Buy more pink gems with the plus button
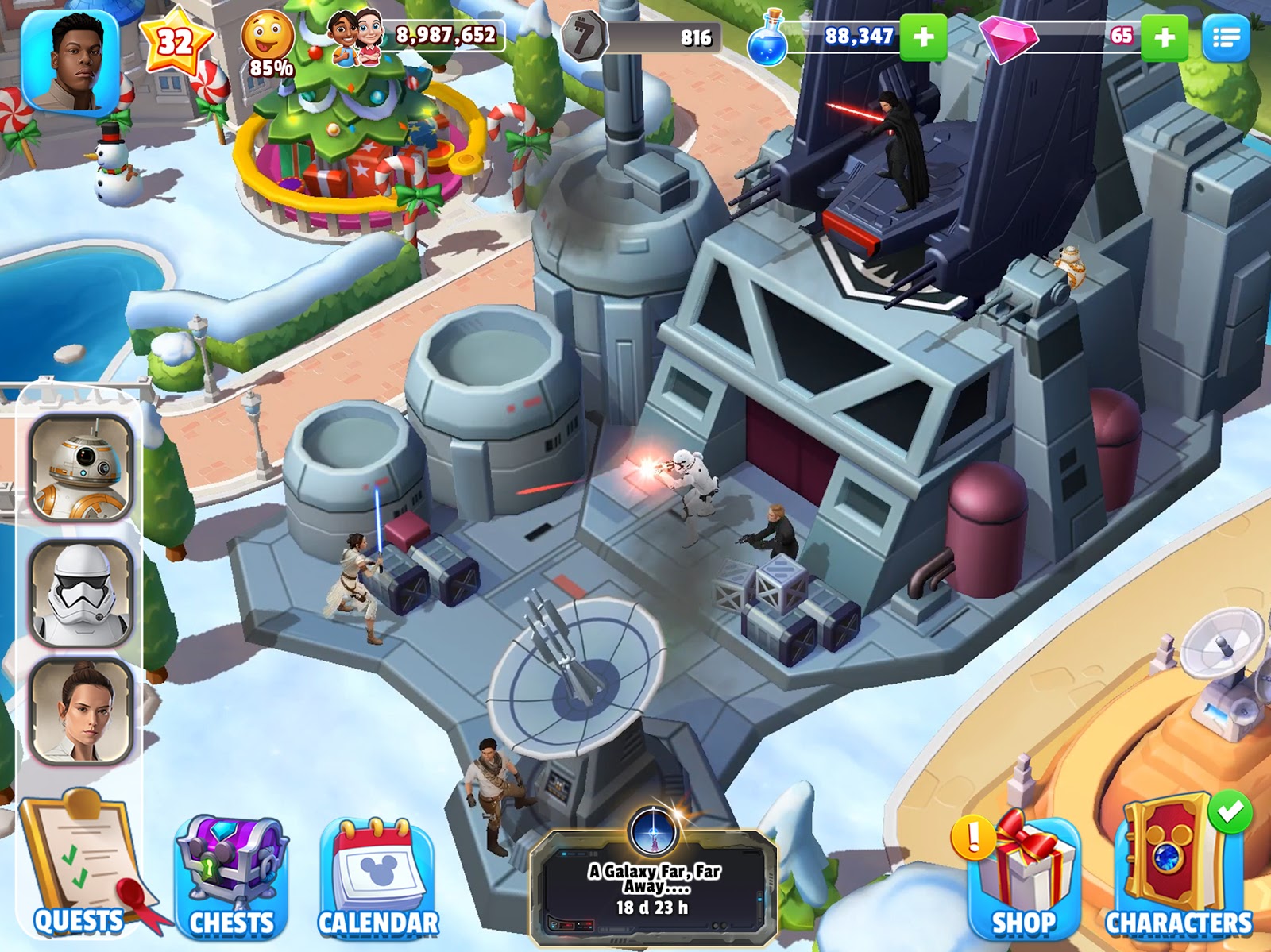This screenshot has height=952, width=1271. [x=1164, y=37]
